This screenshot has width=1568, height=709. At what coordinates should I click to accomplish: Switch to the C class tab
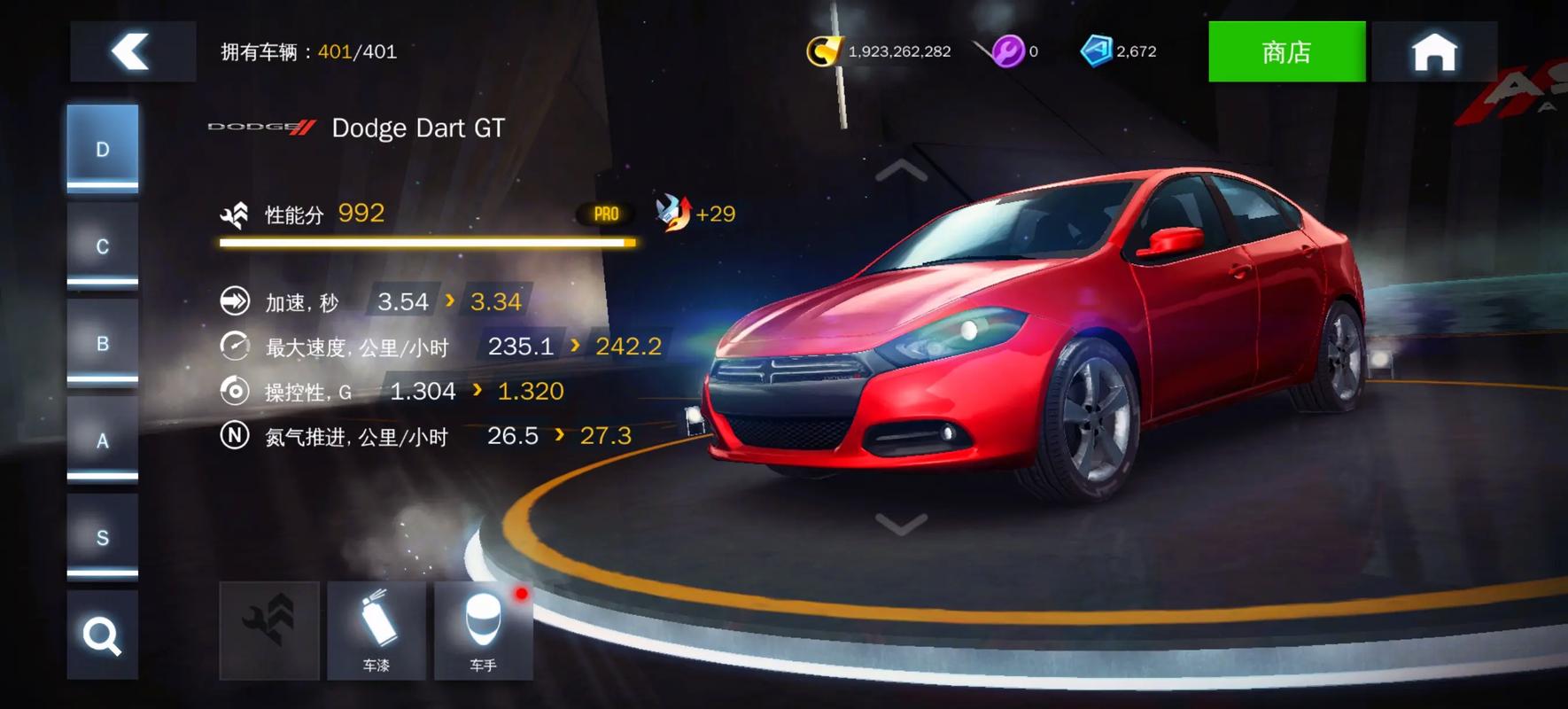103,245
